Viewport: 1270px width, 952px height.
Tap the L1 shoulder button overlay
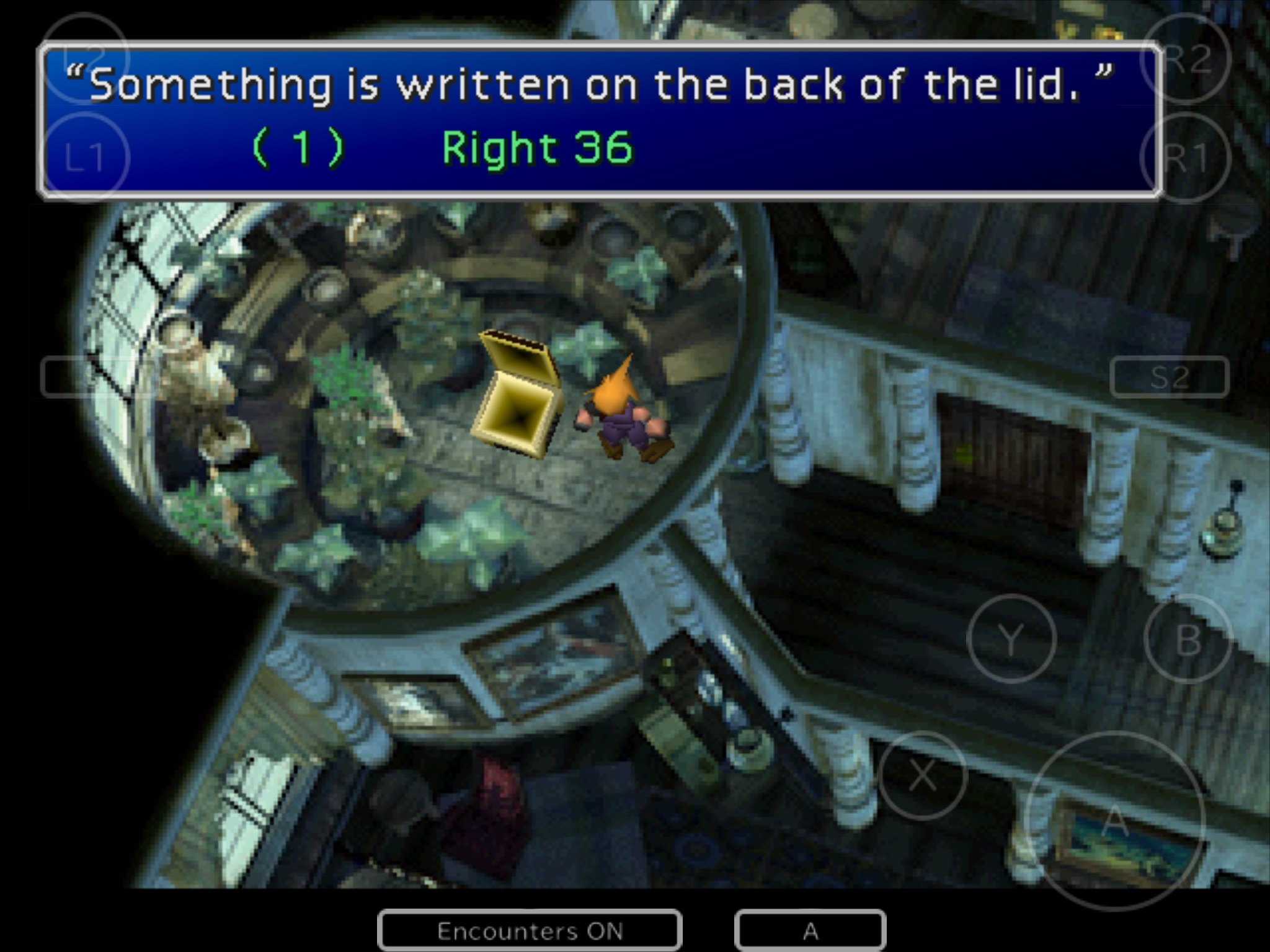[x=84, y=157]
